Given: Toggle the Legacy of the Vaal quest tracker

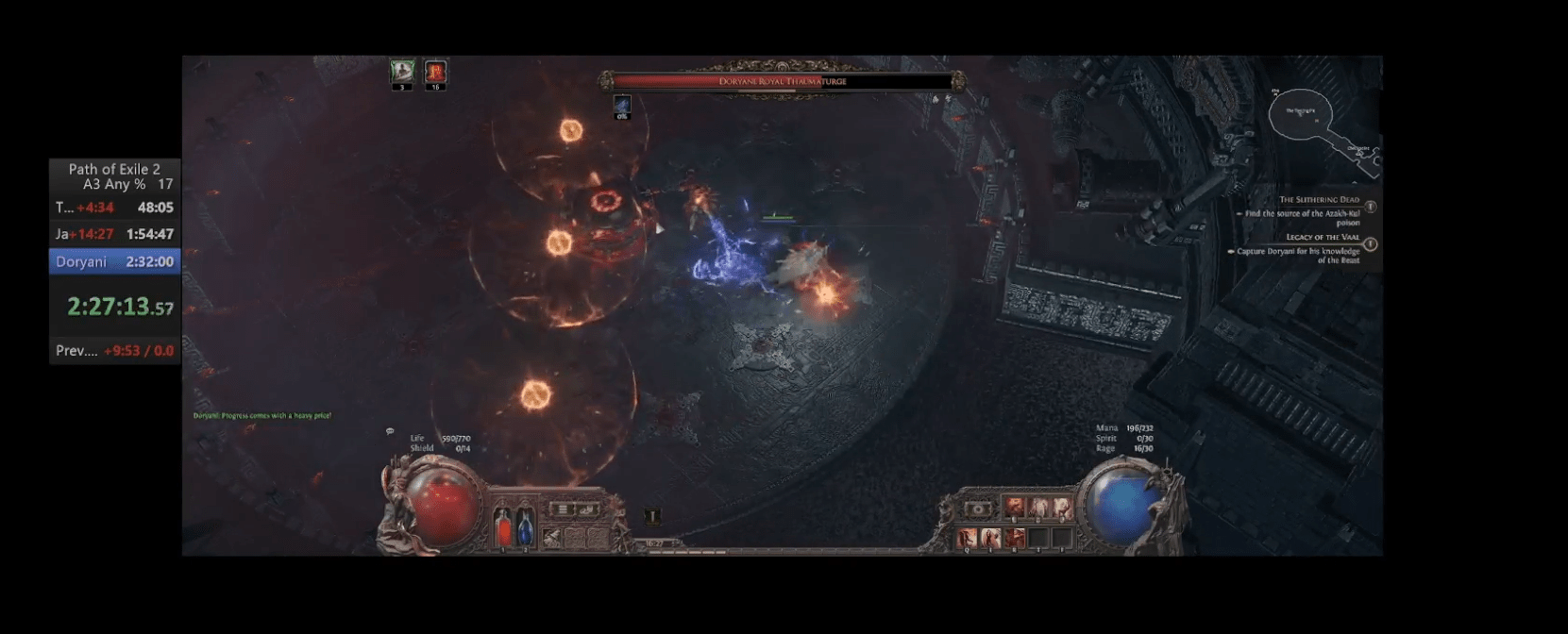Looking at the screenshot, I should (1370, 244).
